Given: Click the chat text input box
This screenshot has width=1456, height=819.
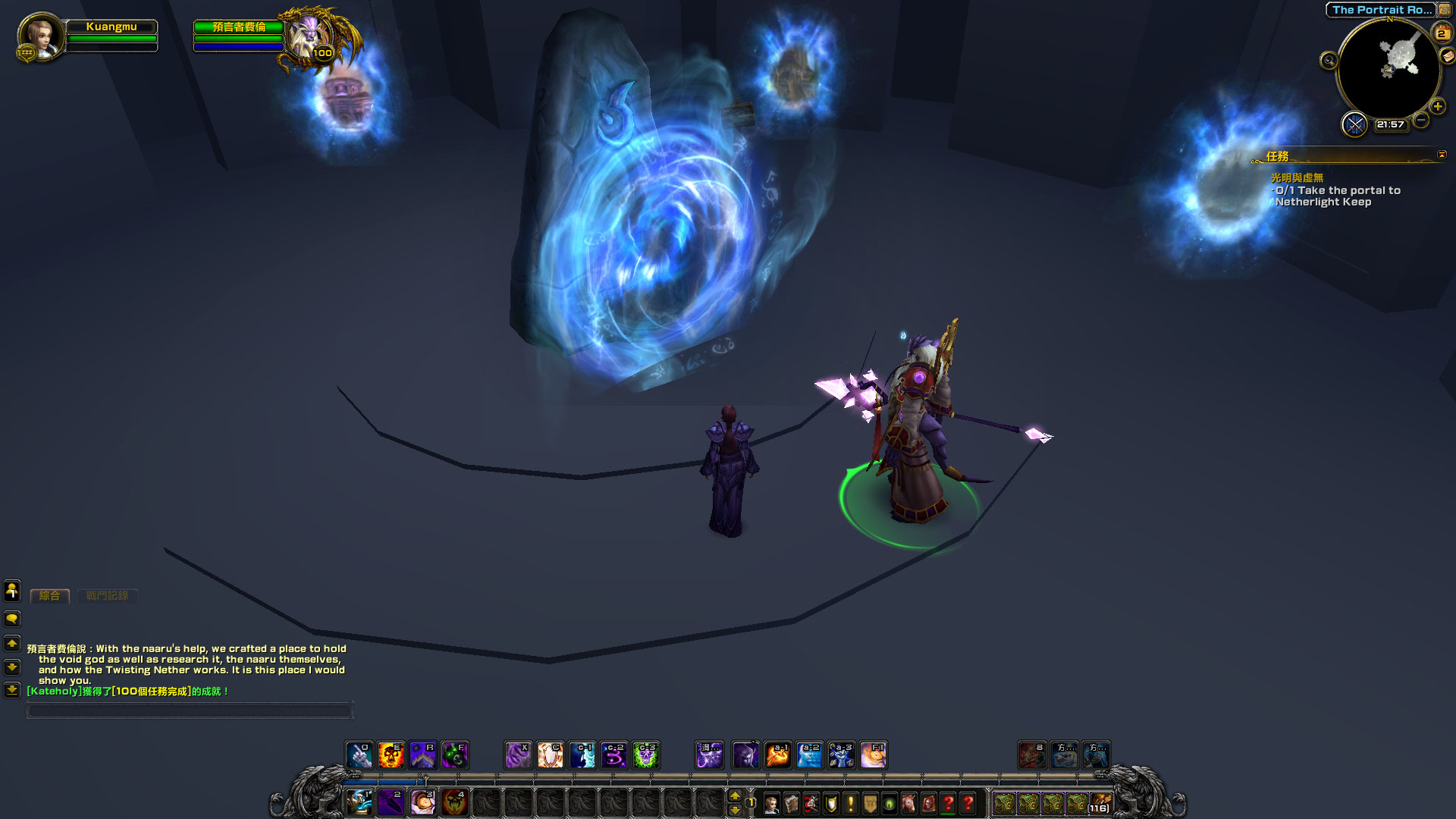Looking at the screenshot, I should pos(190,711).
